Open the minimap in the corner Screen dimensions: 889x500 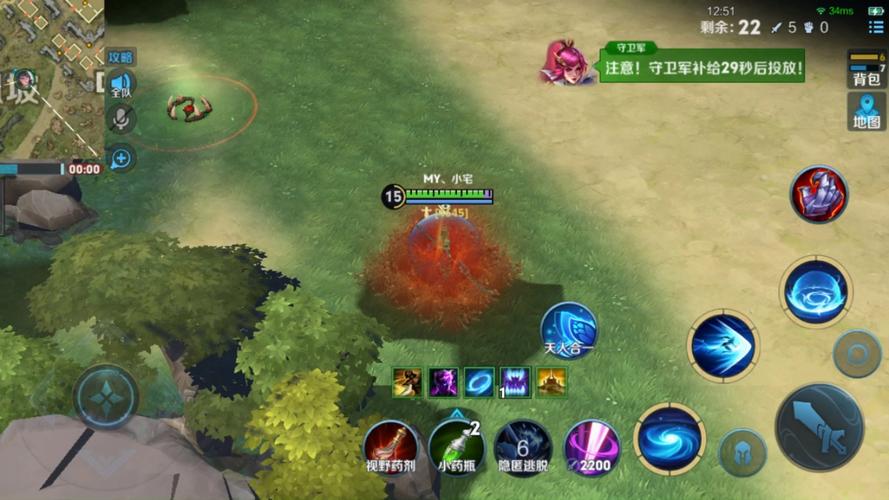coord(50,75)
